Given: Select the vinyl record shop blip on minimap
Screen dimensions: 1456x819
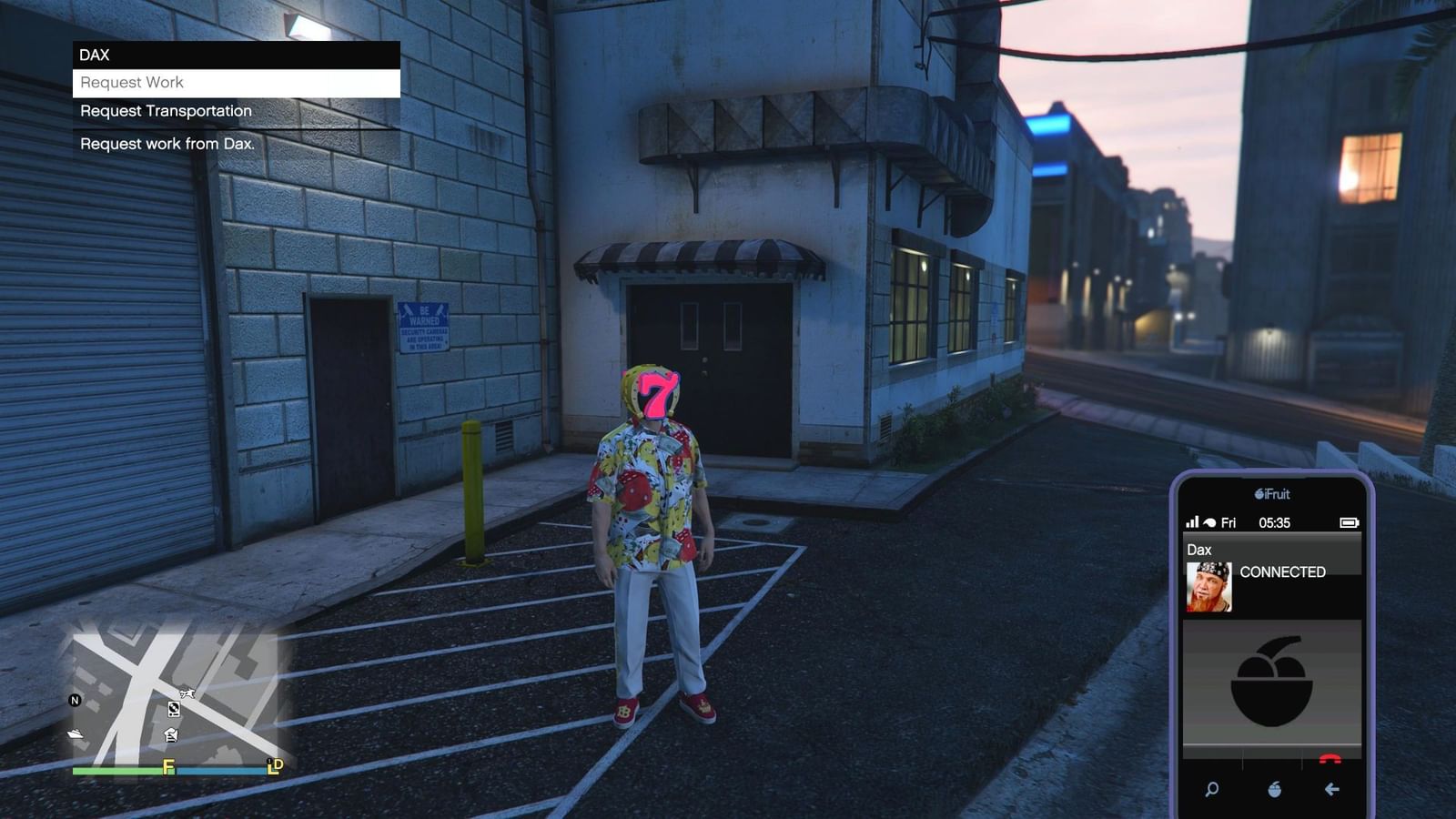Looking at the screenshot, I should (x=174, y=709).
